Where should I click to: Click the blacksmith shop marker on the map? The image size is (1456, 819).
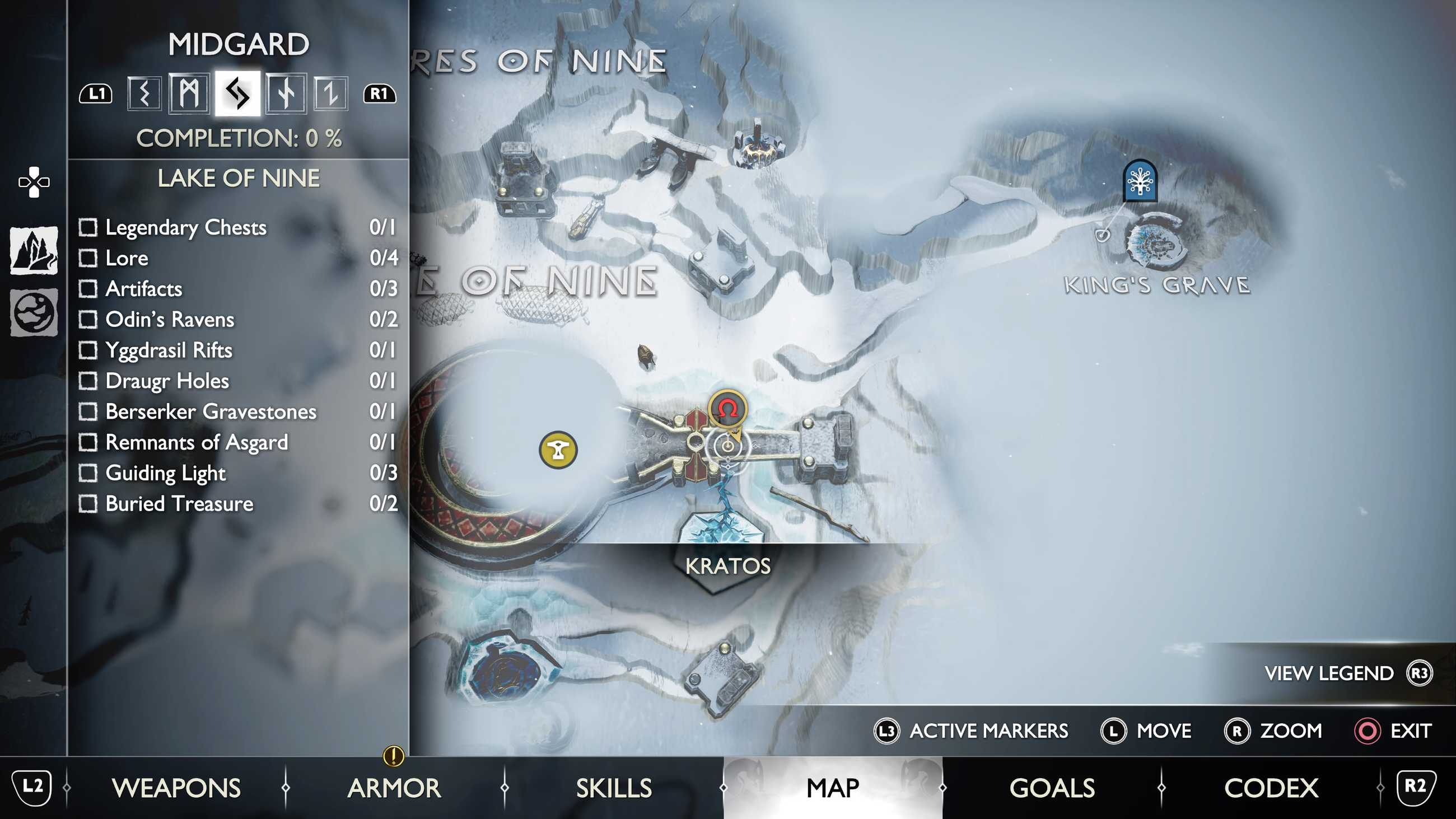click(558, 450)
